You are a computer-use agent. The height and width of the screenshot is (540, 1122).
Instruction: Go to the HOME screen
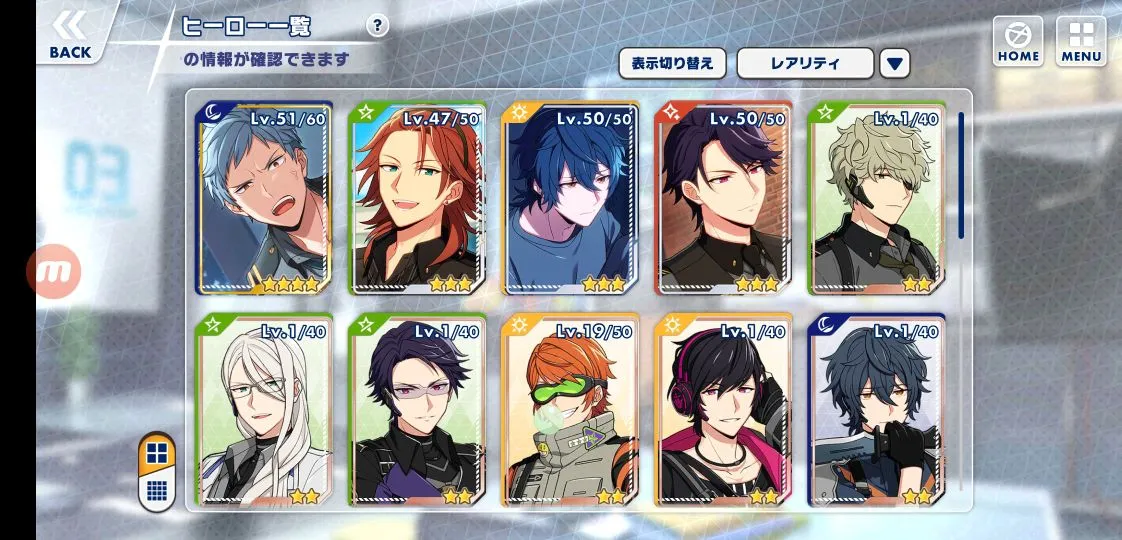1018,42
